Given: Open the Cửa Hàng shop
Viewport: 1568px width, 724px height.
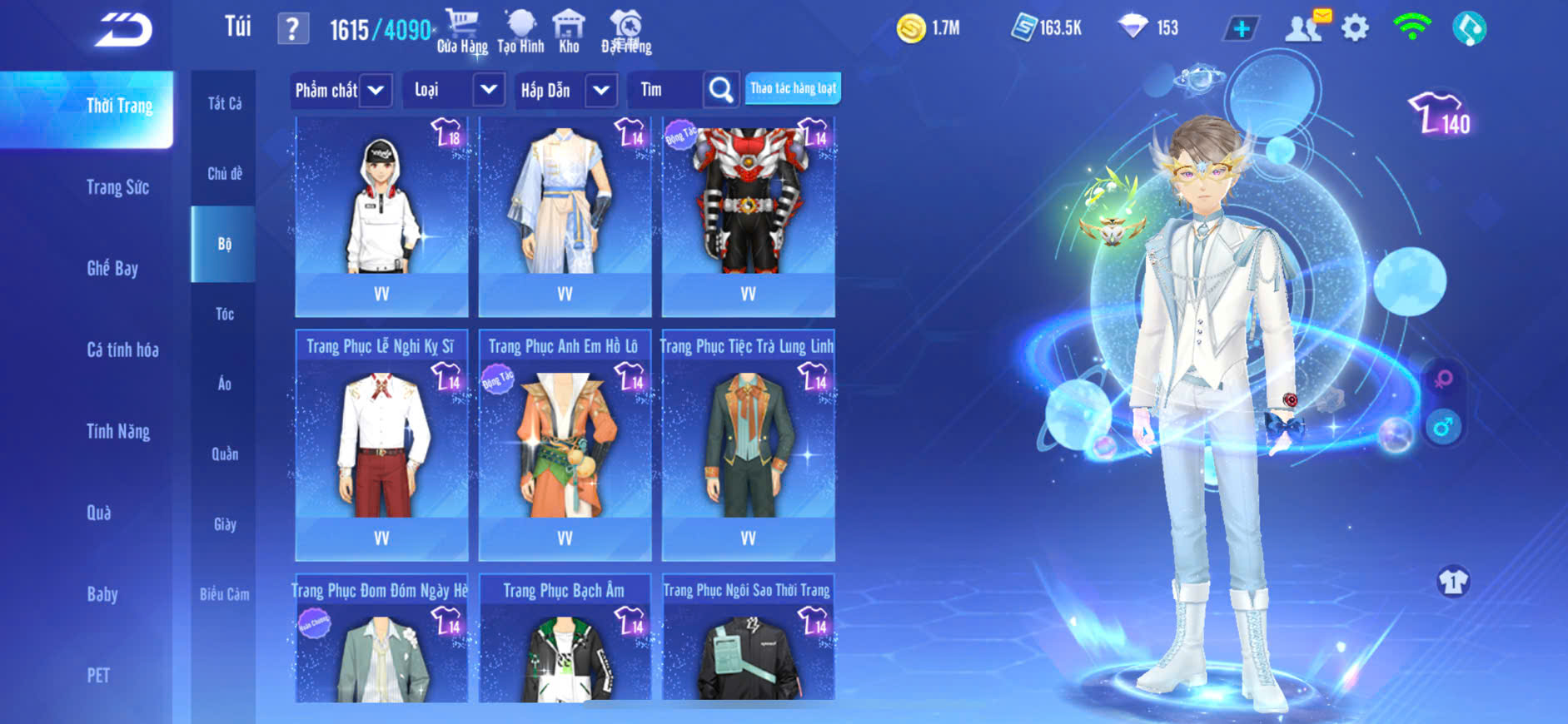Looking at the screenshot, I should pos(462,32).
